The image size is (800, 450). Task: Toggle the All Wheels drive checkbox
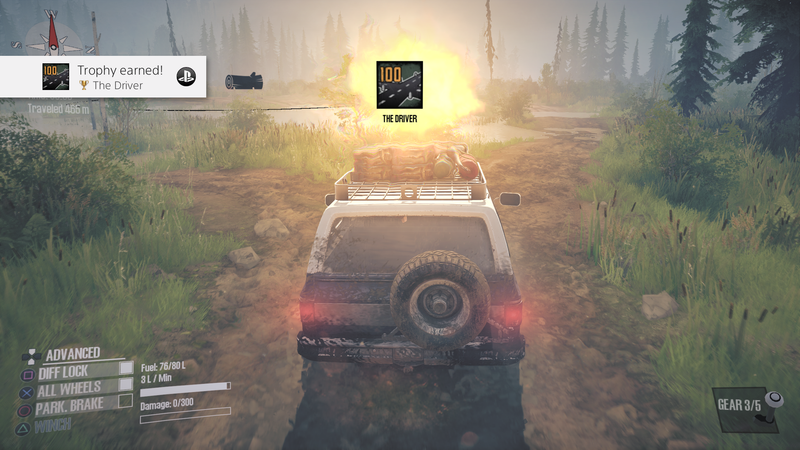pos(126,384)
